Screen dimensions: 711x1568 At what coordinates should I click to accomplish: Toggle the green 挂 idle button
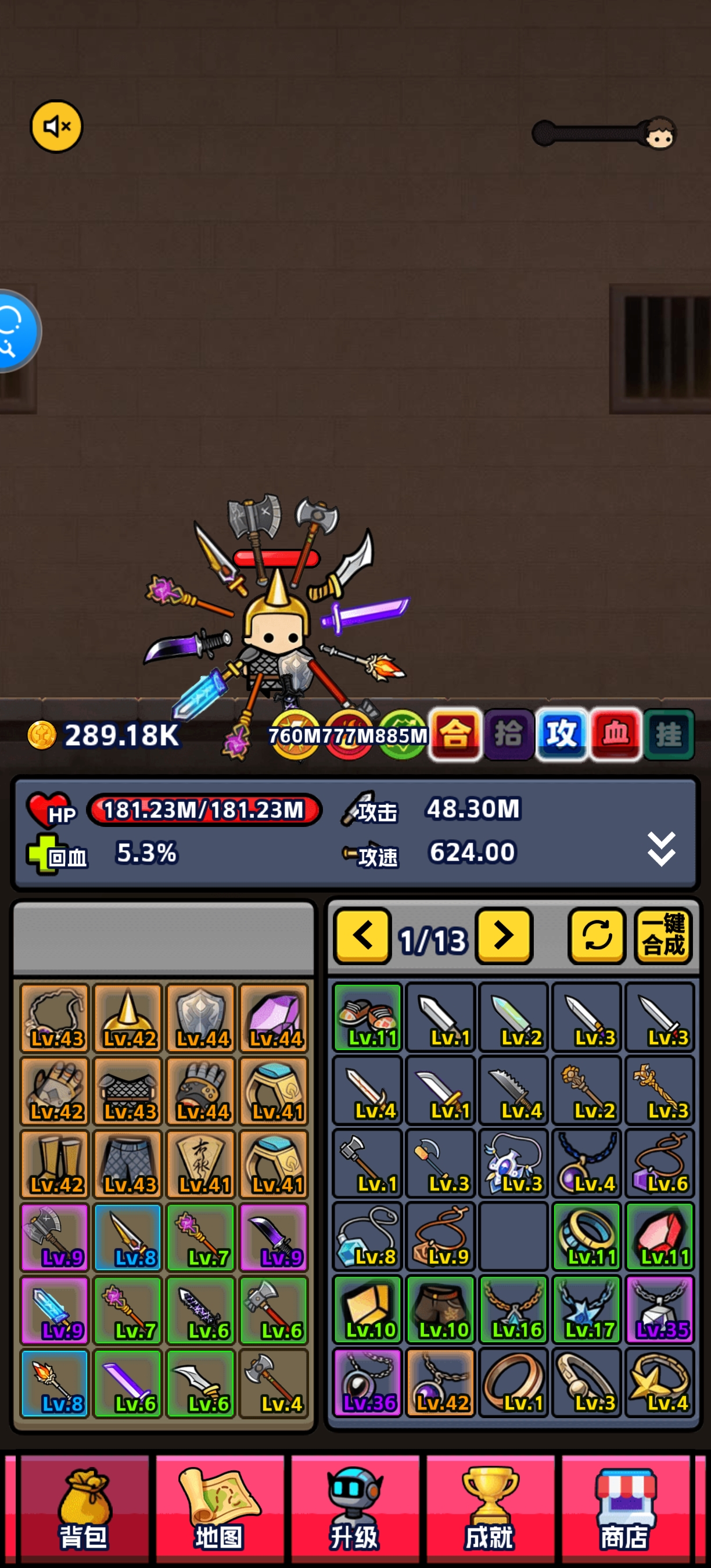[x=669, y=734]
